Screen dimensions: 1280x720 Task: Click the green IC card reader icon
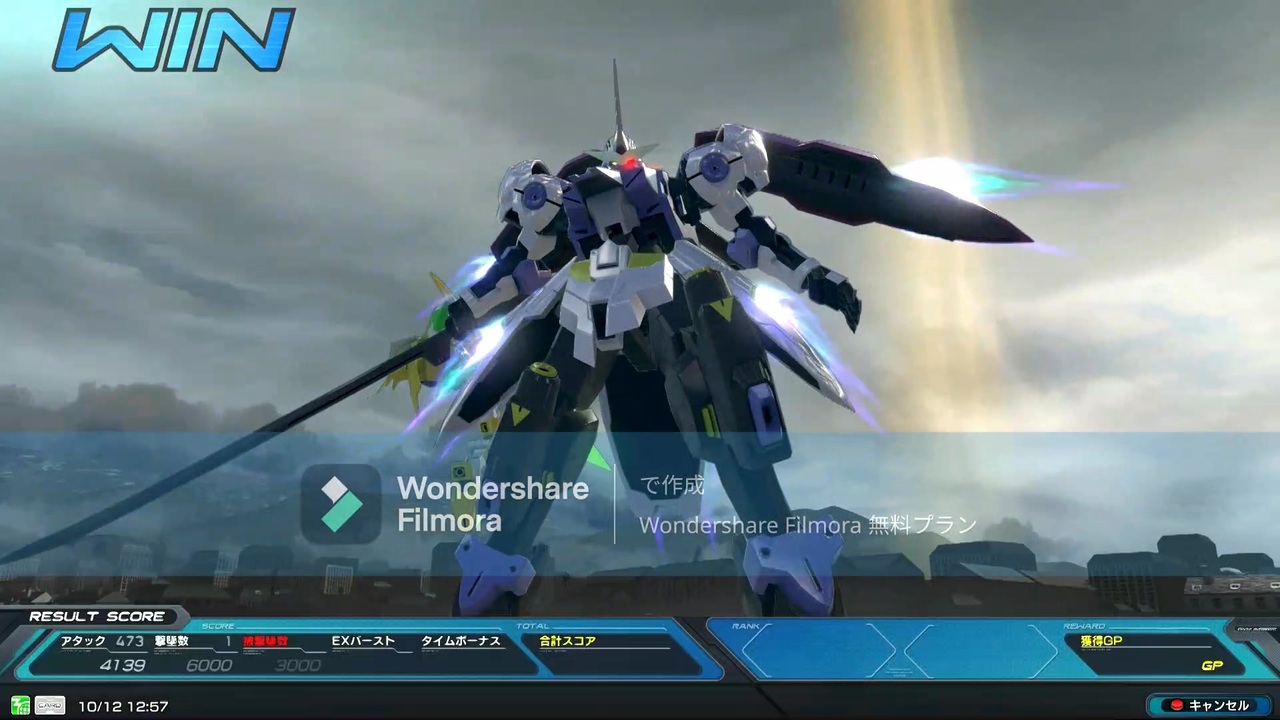click(20, 706)
